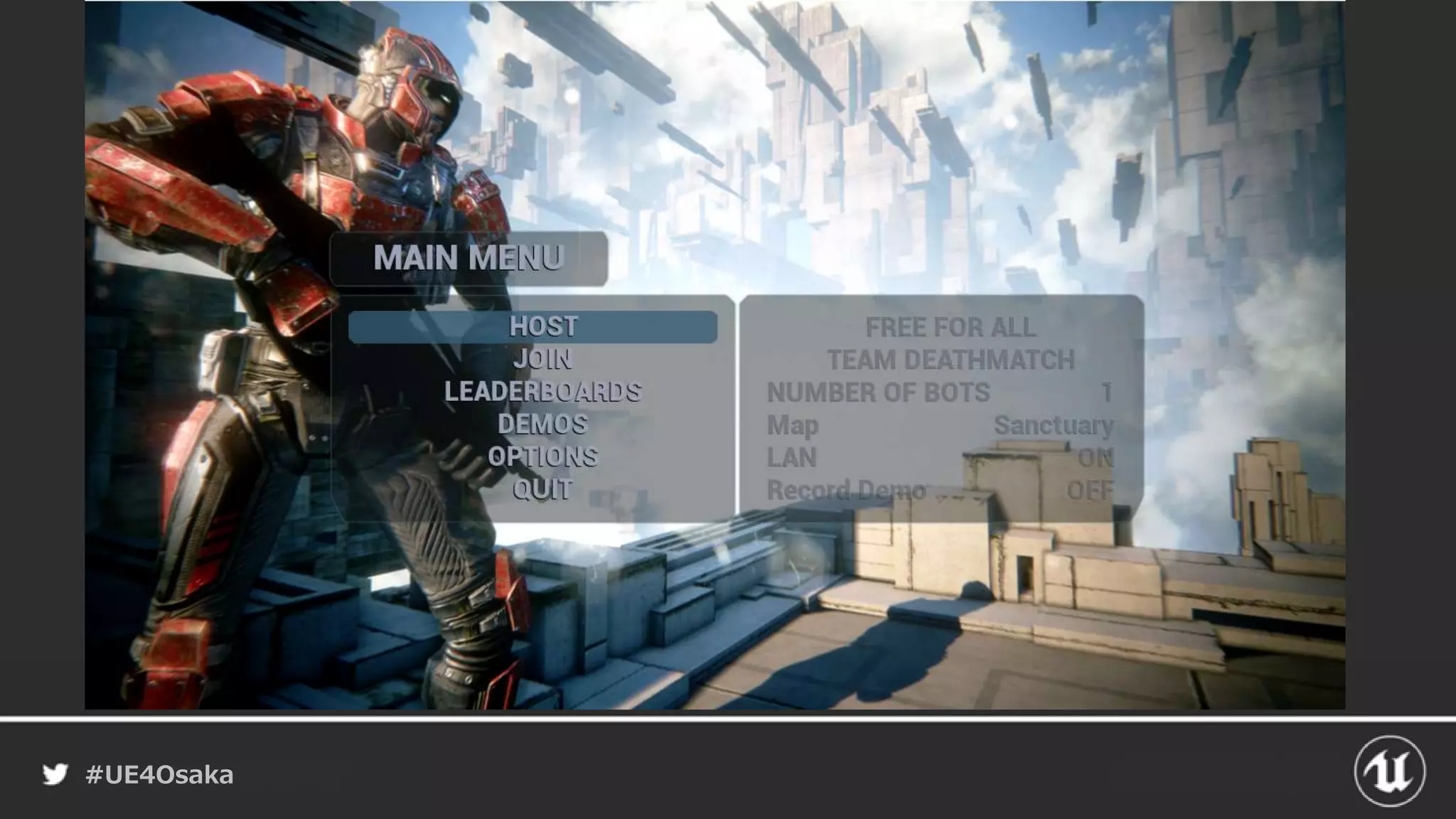Choose the DEMOS menu entry

(x=542, y=424)
